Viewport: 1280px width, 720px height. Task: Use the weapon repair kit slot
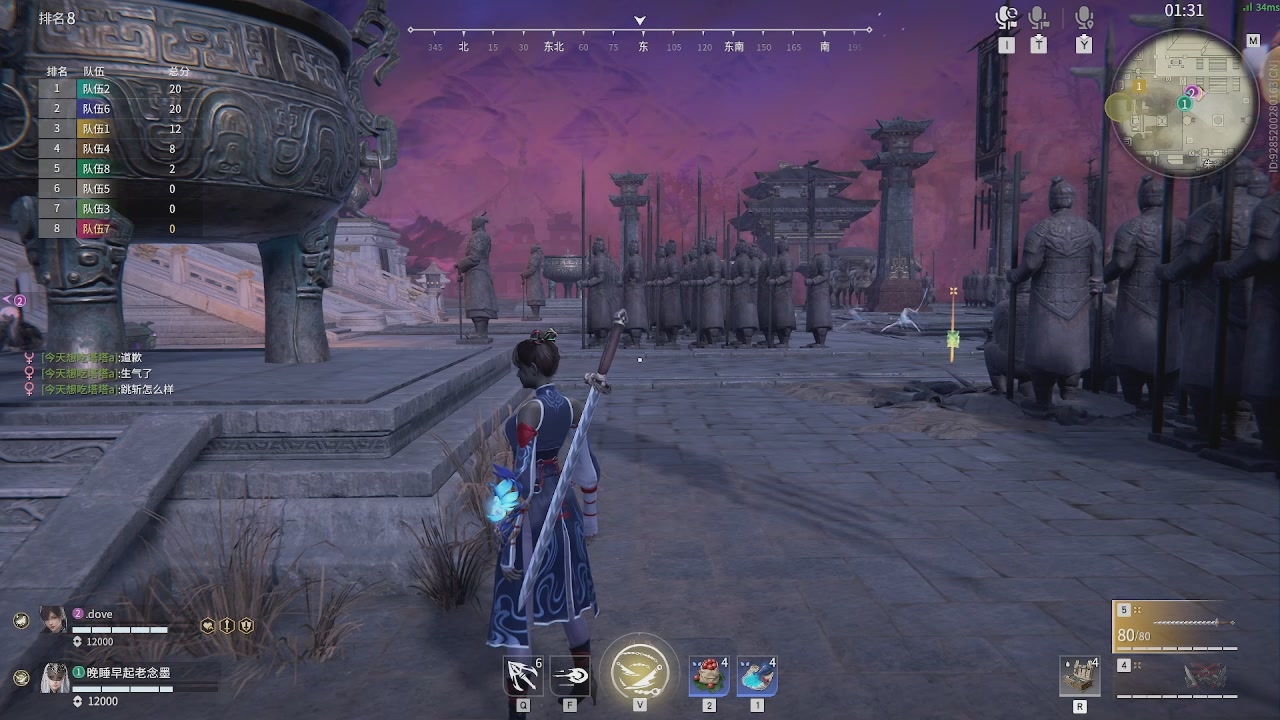[1080, 676]
